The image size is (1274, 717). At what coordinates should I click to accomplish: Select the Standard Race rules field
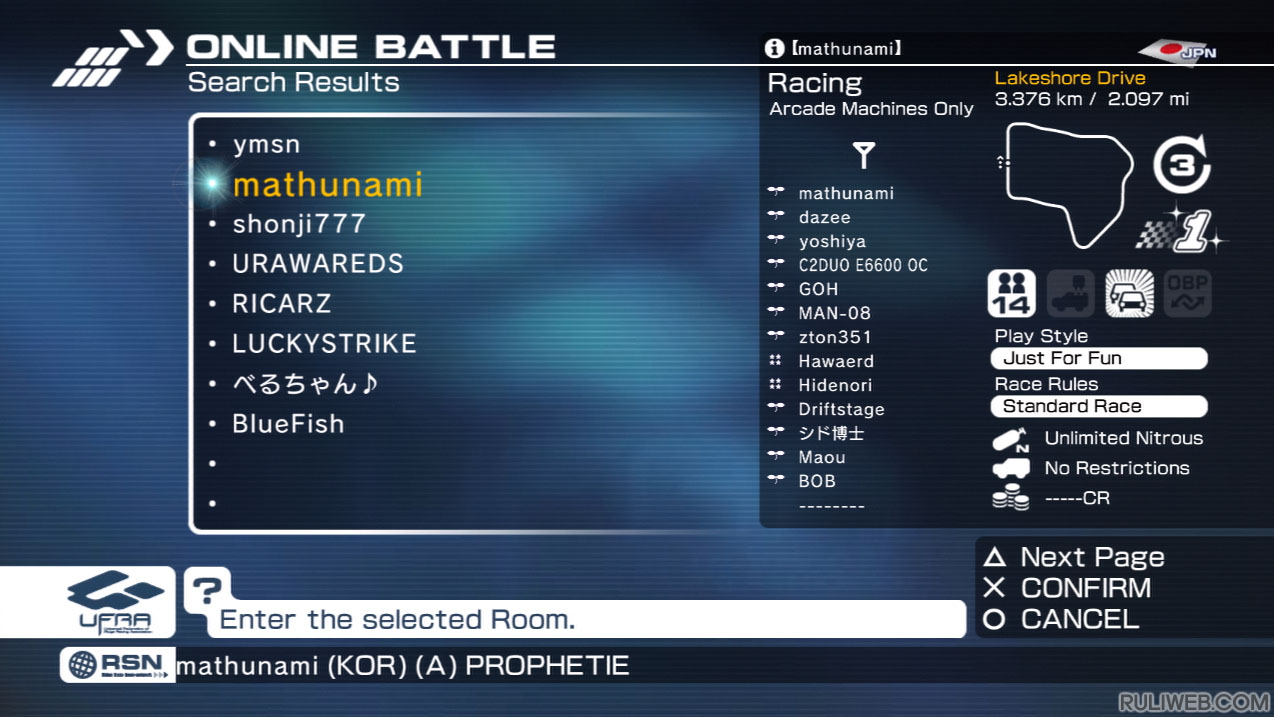coord(1099,406)
